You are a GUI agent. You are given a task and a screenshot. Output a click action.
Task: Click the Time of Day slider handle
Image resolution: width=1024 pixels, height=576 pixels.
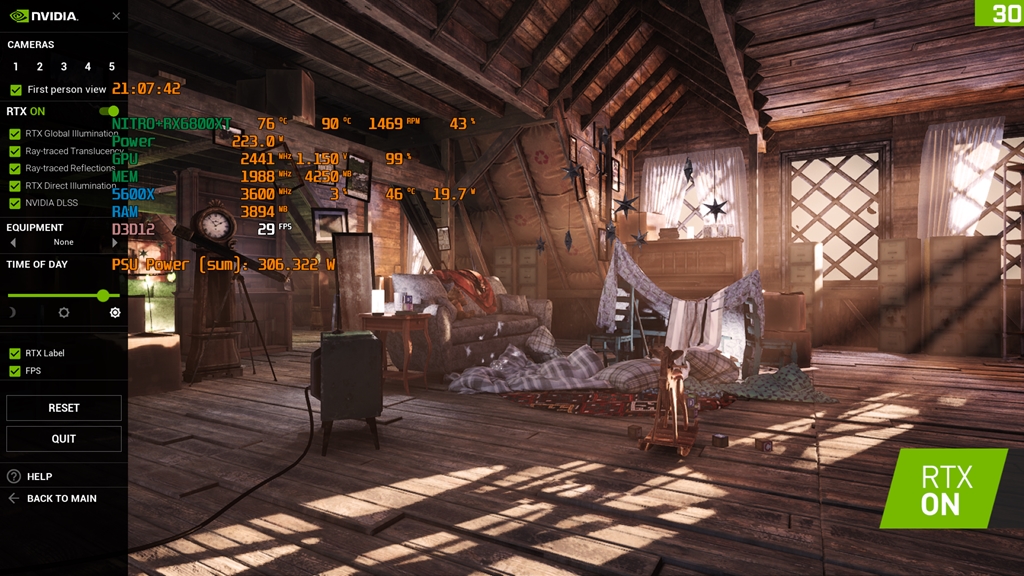(103, 295)
